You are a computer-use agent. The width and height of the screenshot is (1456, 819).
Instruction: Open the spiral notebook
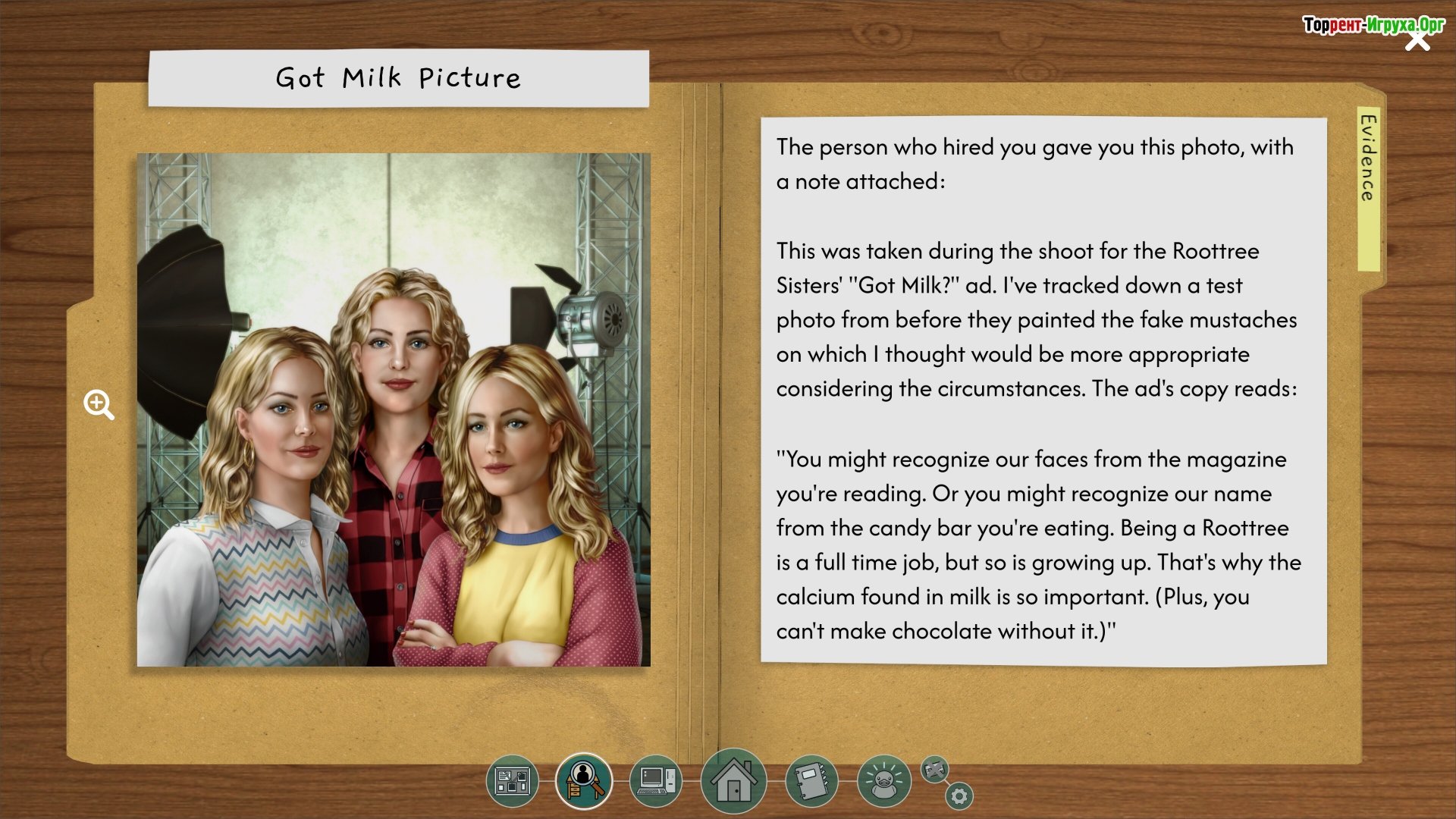tap(811, 780)
